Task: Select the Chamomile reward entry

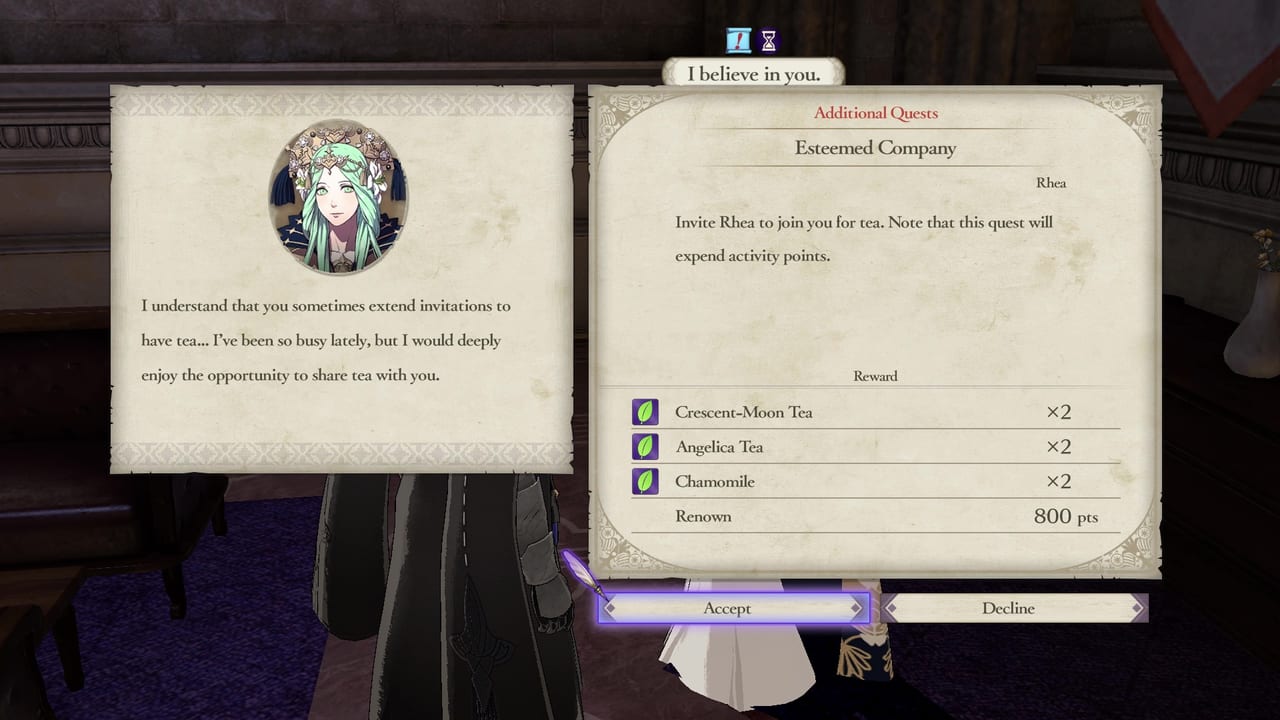Action: pos(714,481)
